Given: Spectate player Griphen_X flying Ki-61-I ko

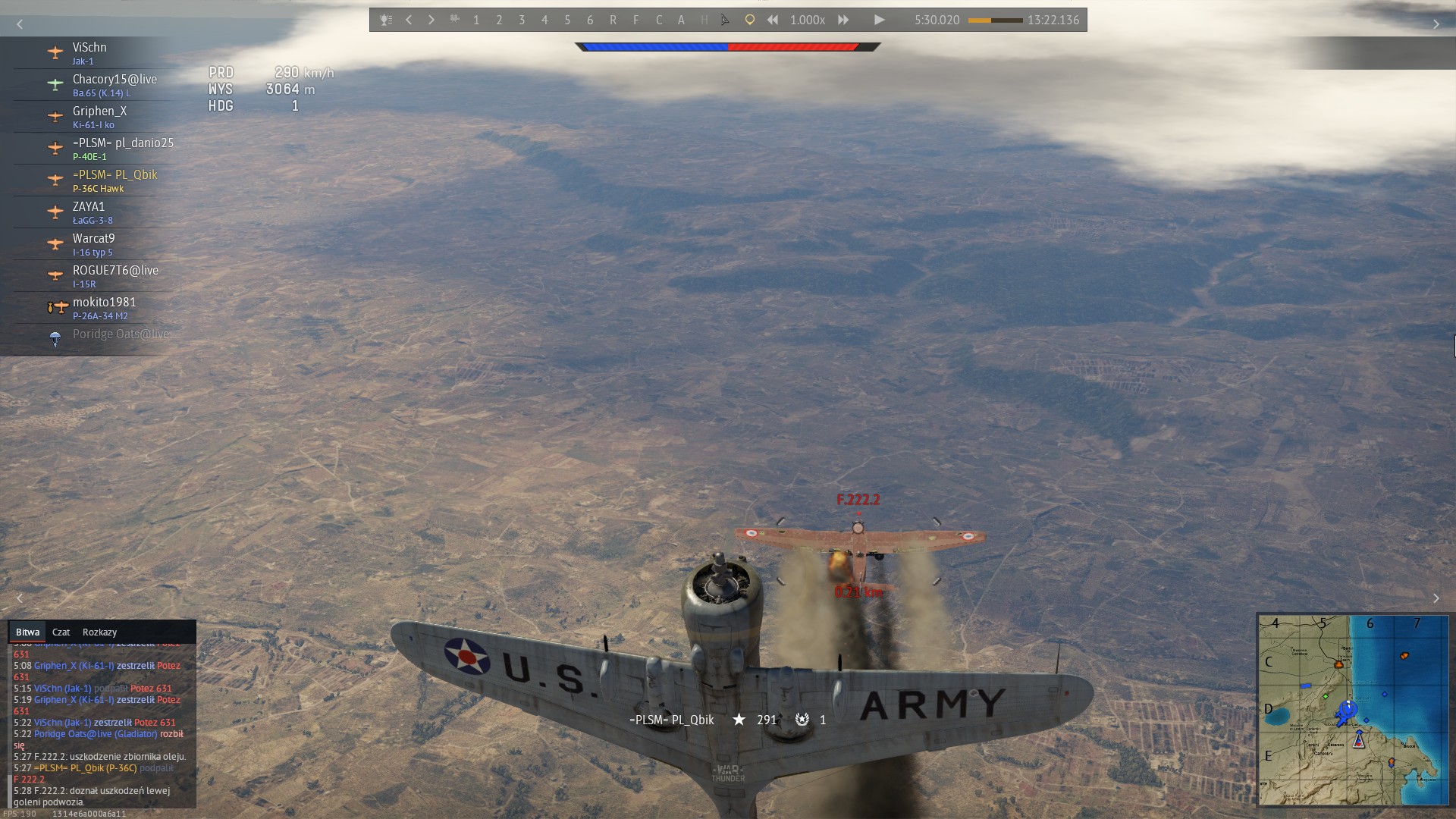Looking at the screenshot, I should pyautogui.click(x=99, y=117).
